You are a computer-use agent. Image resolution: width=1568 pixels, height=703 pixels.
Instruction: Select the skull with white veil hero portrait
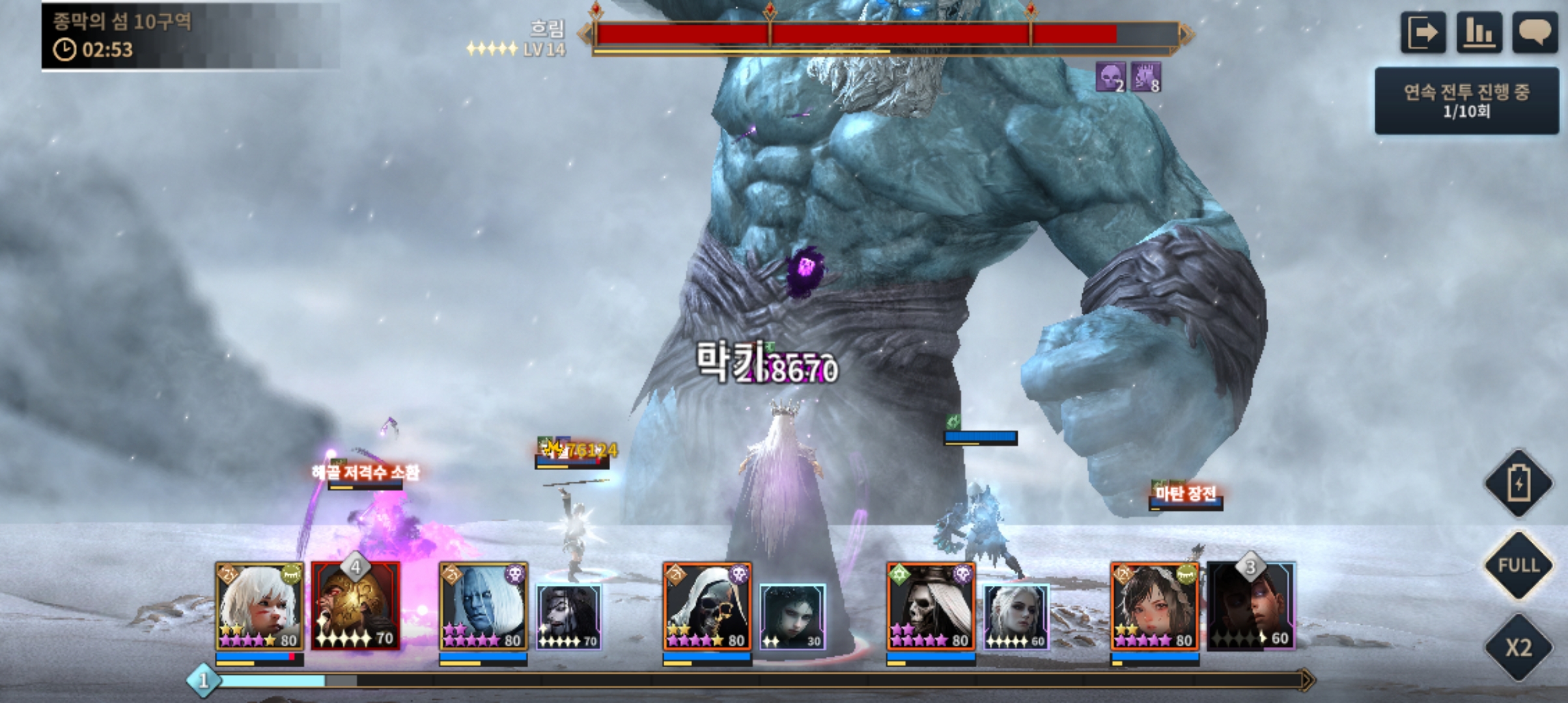click(x=931, y=606)
